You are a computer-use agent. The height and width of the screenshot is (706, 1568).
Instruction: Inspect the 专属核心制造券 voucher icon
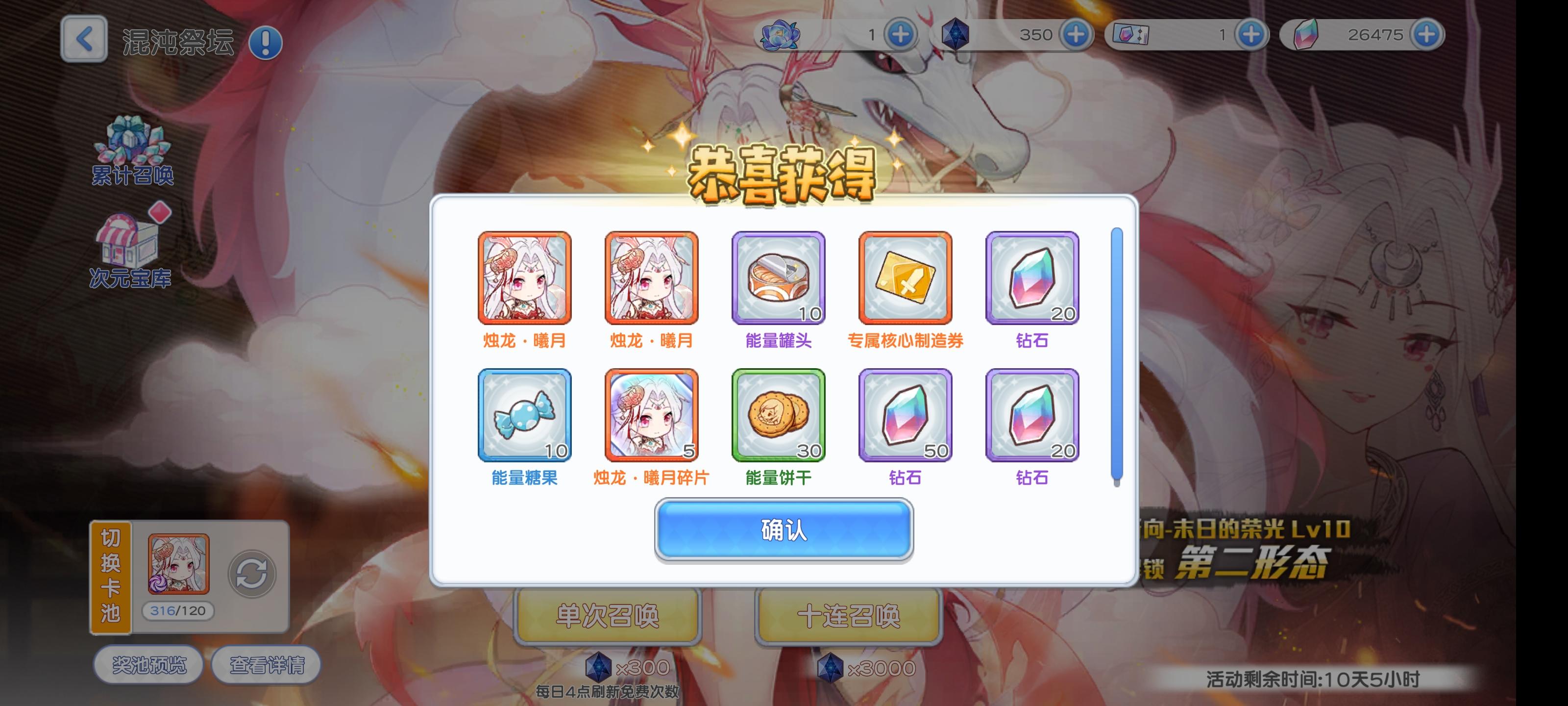coord(905,278)
